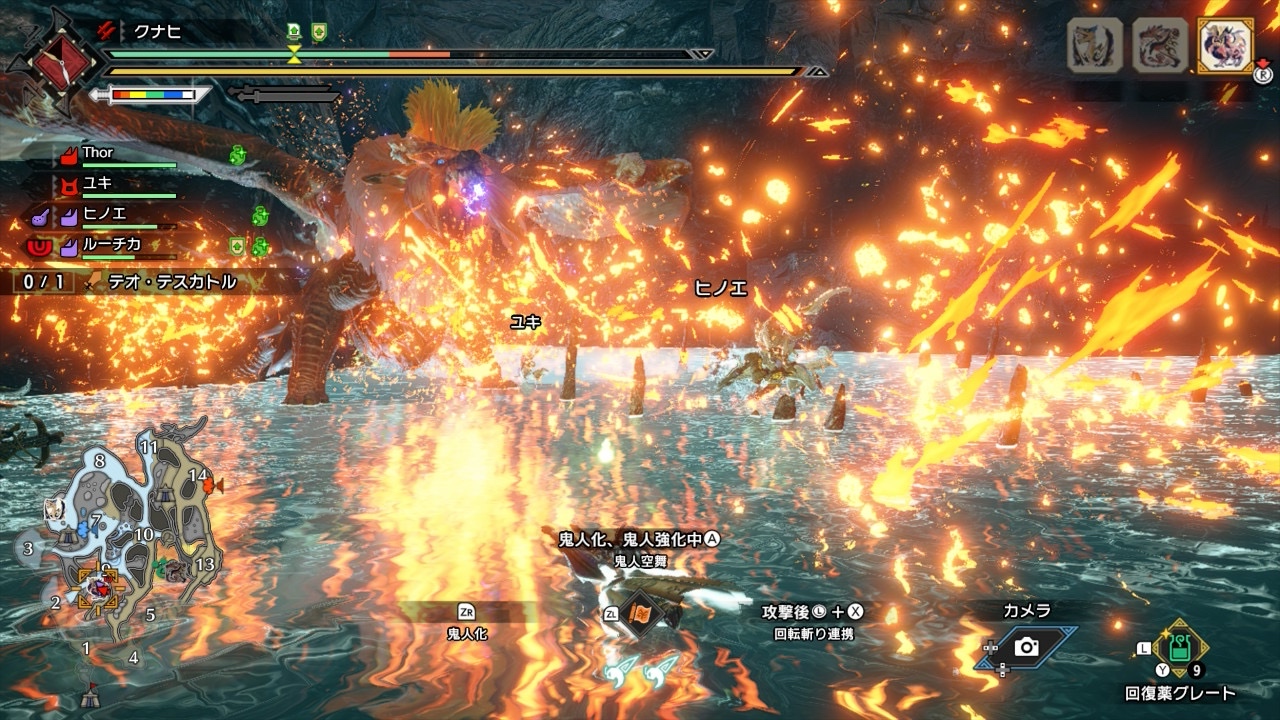The image size is (1280, 720).
Task: Click the white monster marker near area 8
Action: (55, 510)
